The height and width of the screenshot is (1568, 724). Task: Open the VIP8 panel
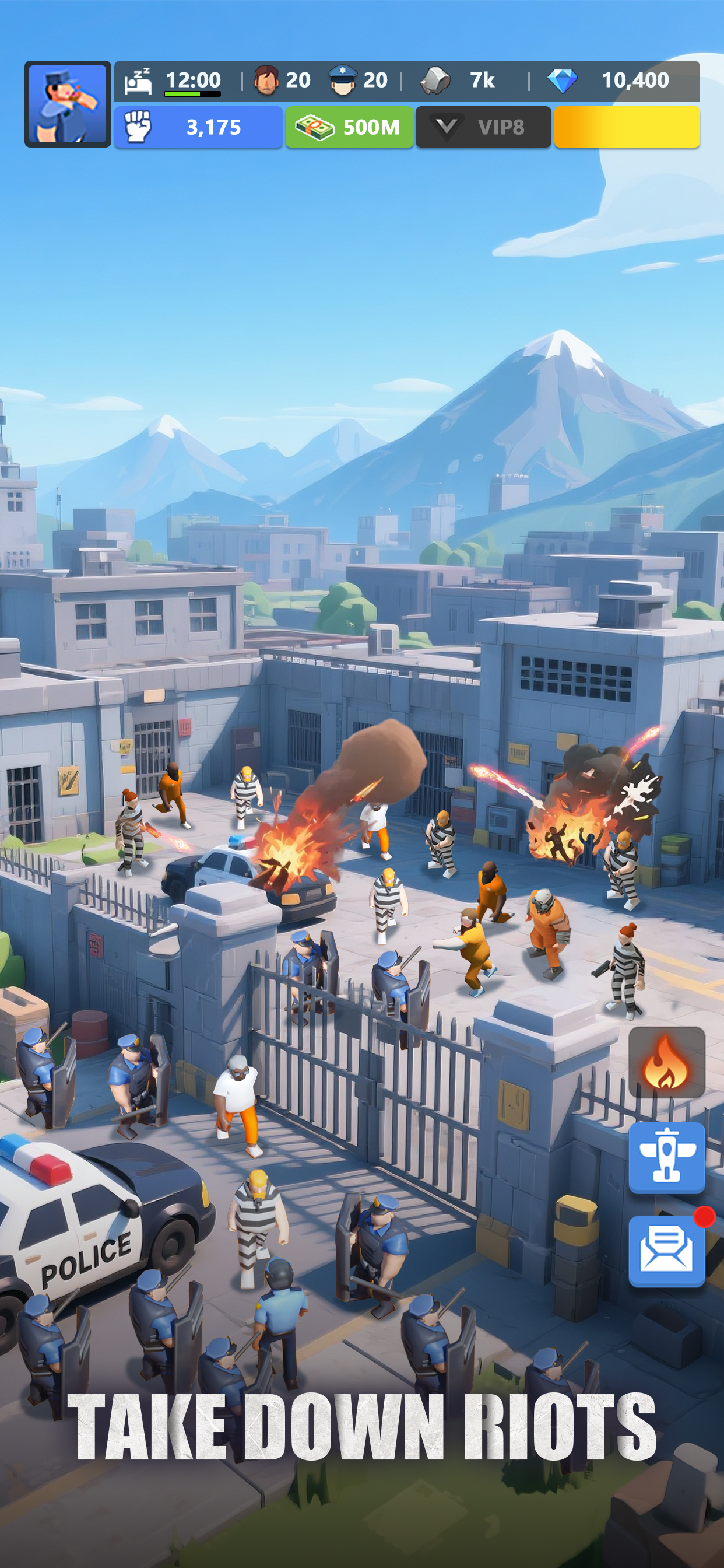click(x=483, y=127)
